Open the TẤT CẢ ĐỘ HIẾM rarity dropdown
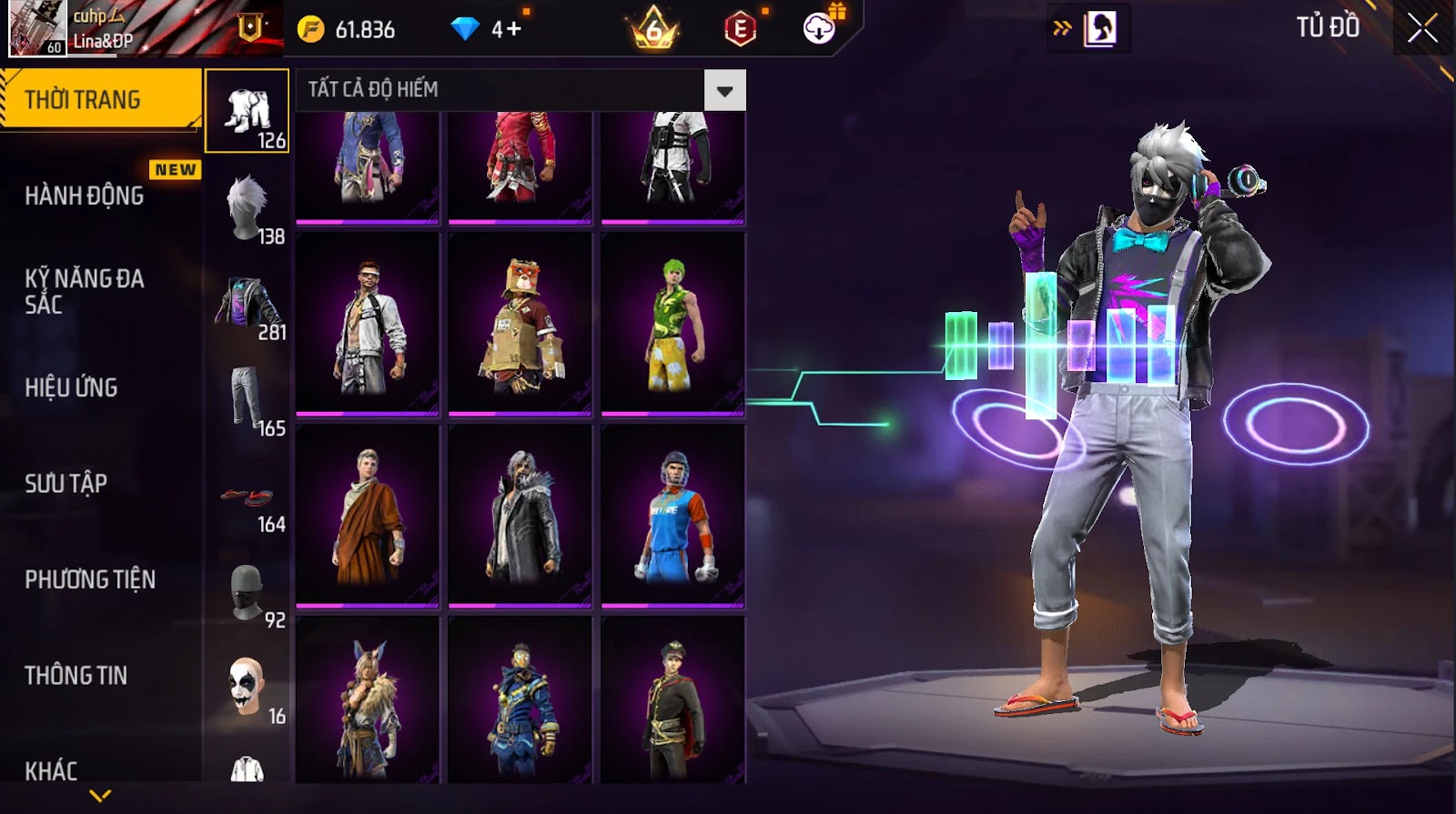This screenshot has height=814, width=1456. pyautogui.click(x=724, y=90)
